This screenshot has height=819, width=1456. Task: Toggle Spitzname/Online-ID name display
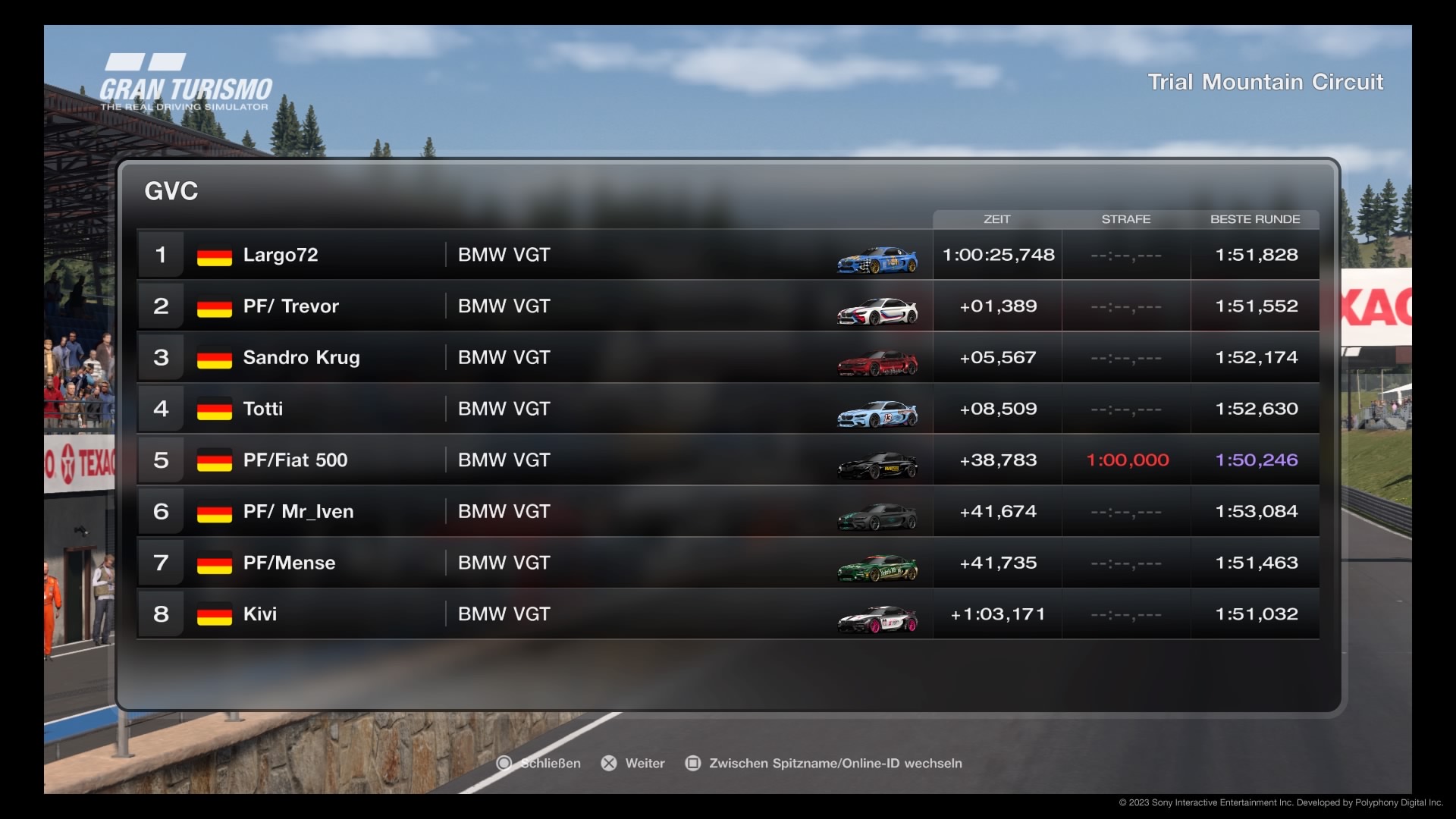pyautogui.click(x=824, y=764)
